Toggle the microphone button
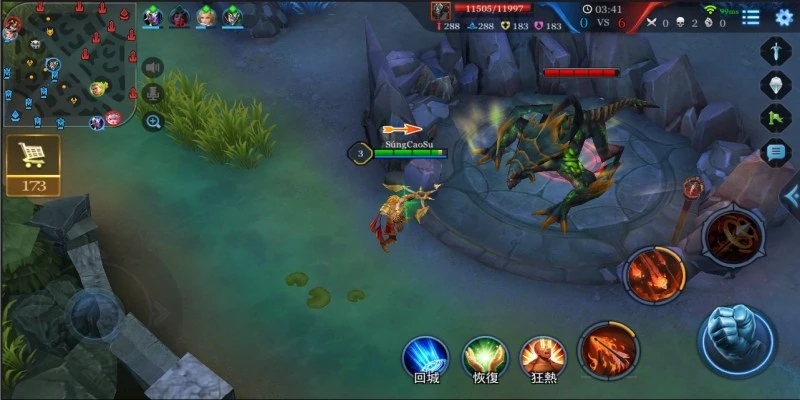Image resolution: width=800 pixels, height=400 pixels. pyautogui.click(x=153, y=94)
